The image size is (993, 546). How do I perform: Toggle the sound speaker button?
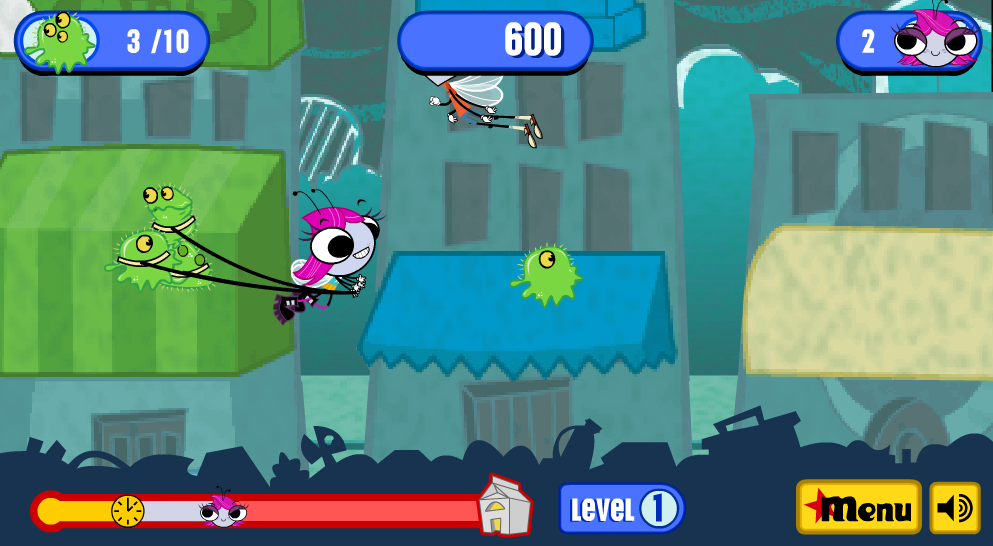tap(955, 508)
